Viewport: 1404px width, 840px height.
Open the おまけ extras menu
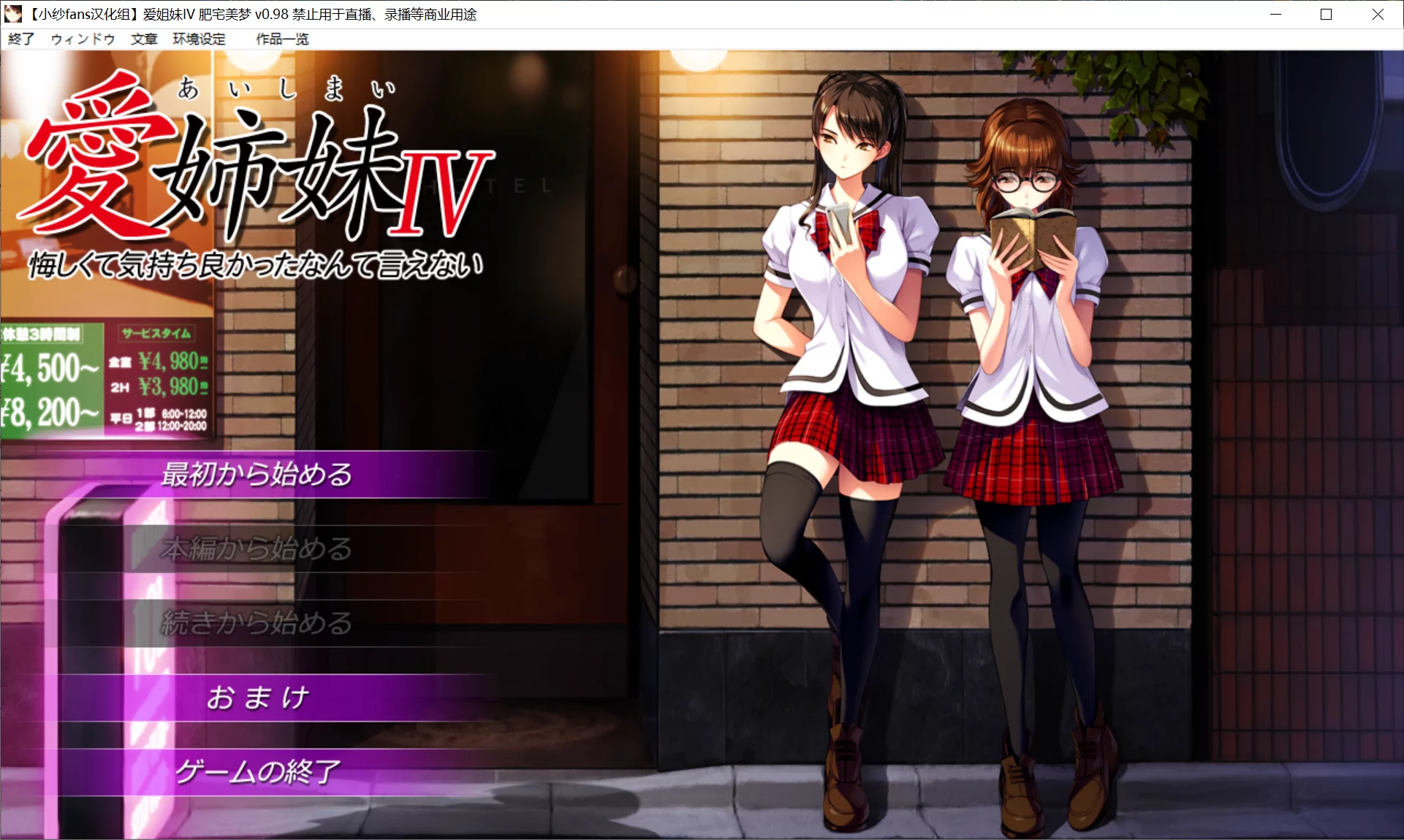(257, 698)
